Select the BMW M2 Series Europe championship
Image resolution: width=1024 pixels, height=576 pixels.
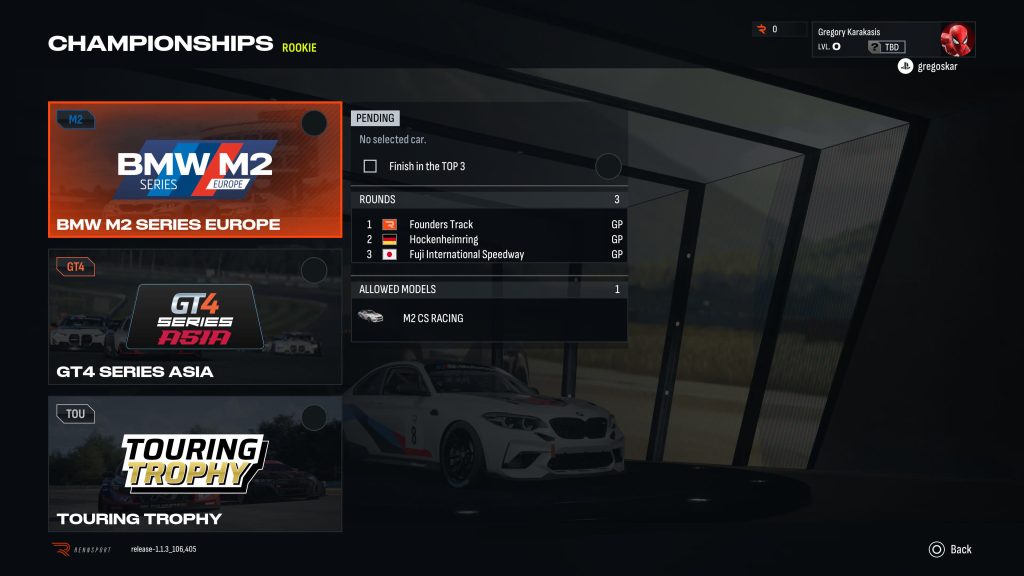pos(195,170)
